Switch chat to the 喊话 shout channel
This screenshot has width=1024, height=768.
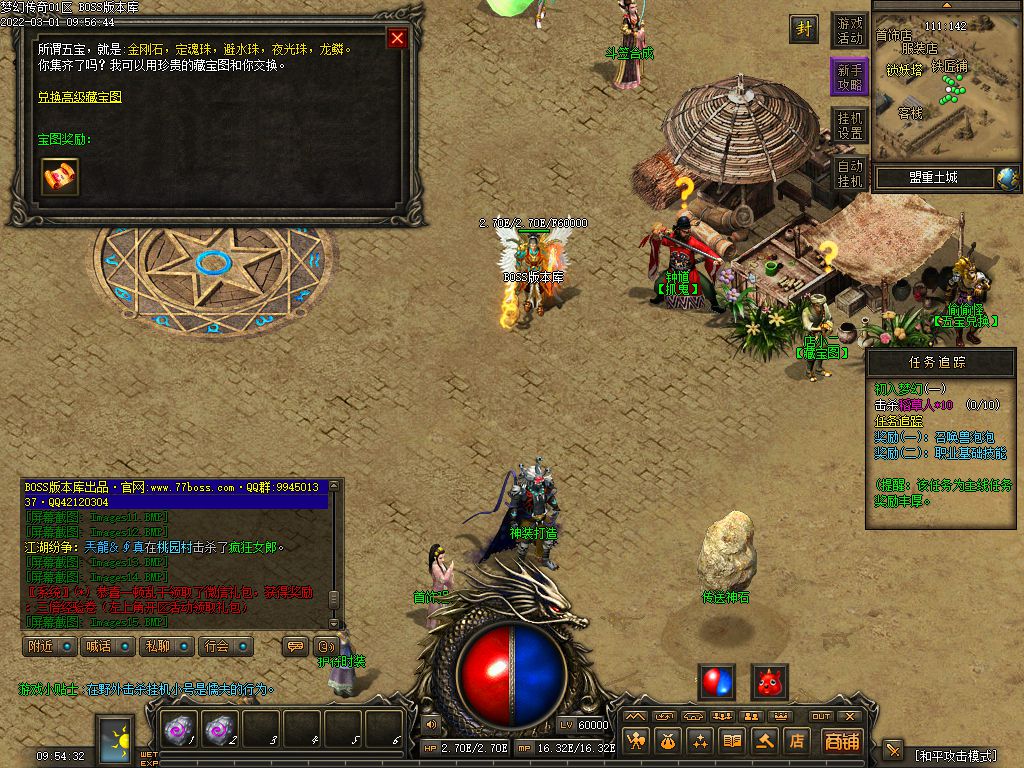(106, 646)
